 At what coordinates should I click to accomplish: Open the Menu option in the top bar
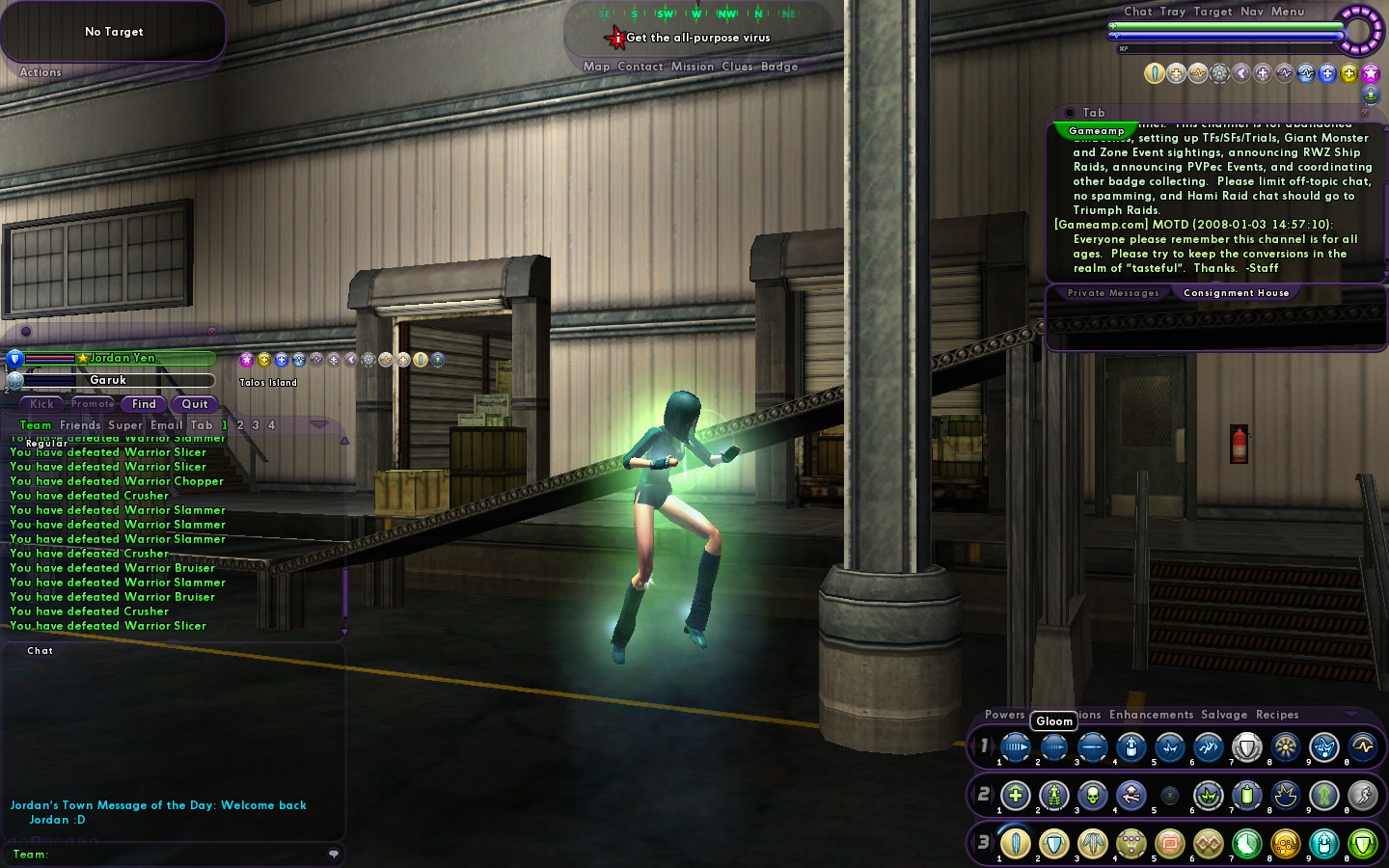[x=1287, y=12]
